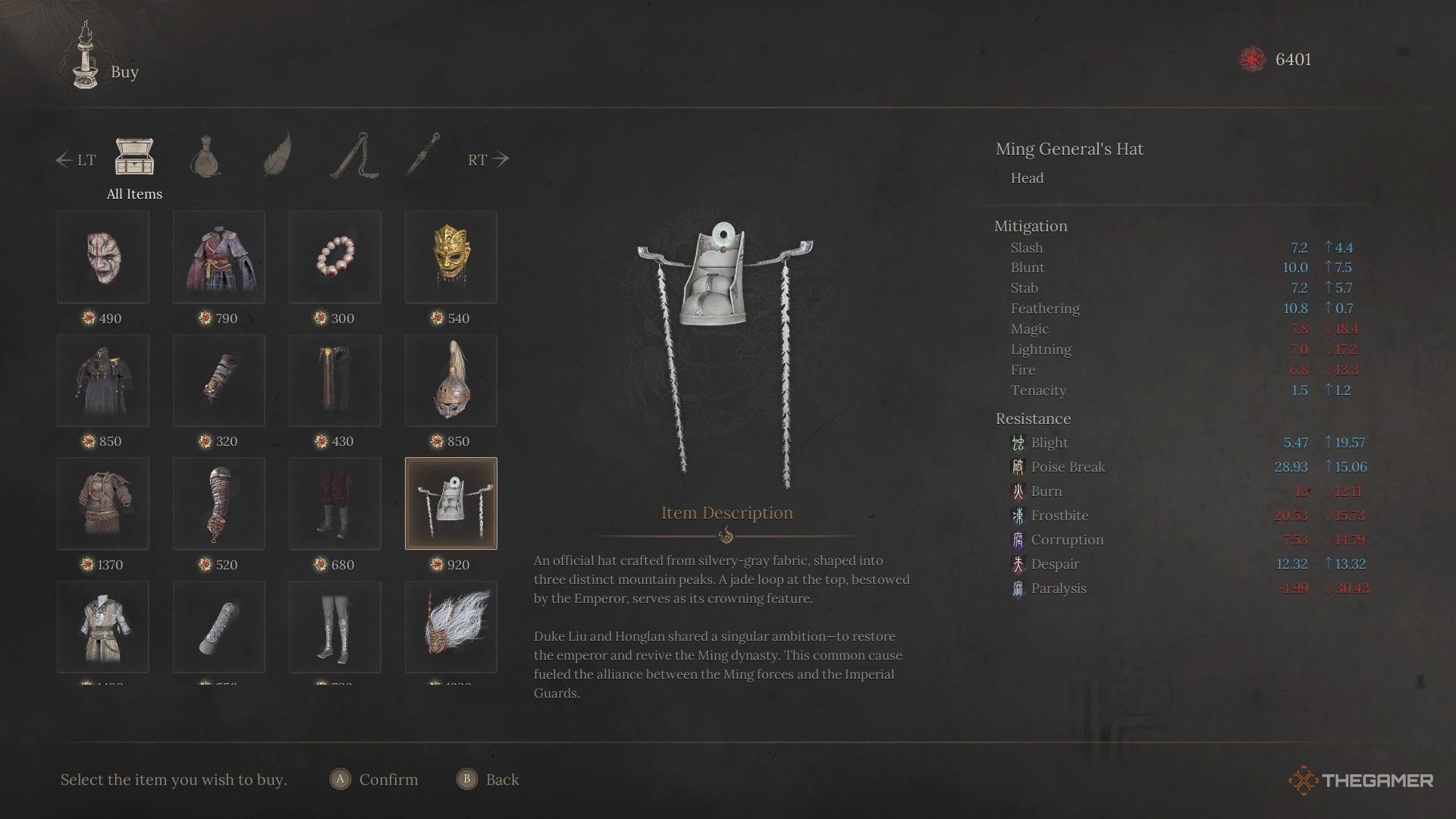Select the golden mask priced 540
Image resolution: width=1456 pixels, height=819 pixels.
450,256
